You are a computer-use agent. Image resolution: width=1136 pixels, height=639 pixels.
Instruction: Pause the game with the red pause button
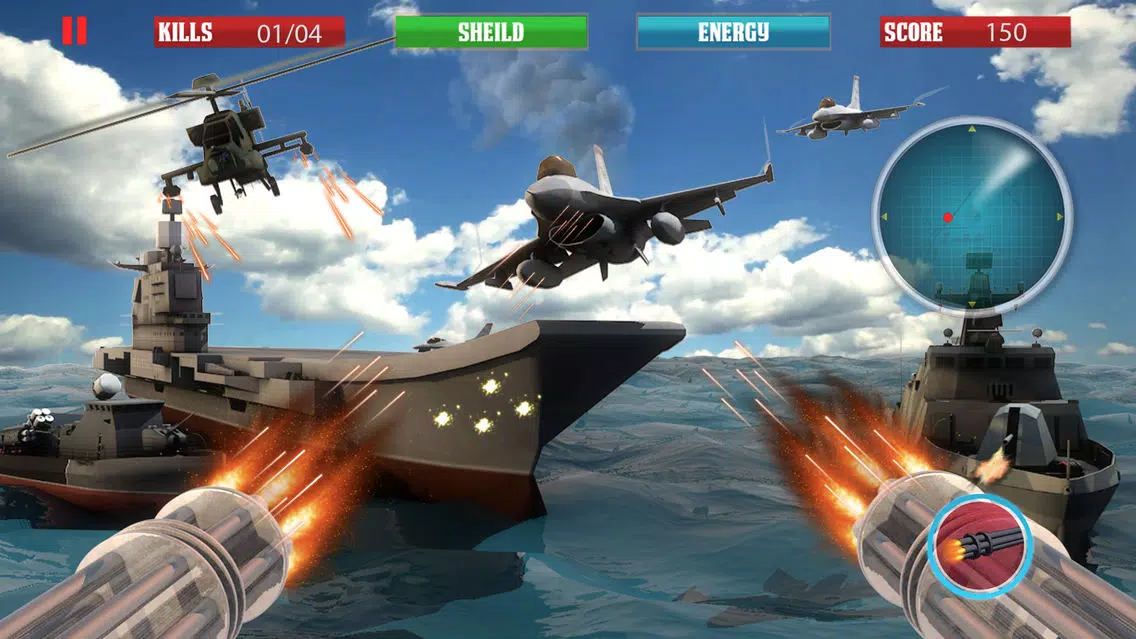pos(74,31)
